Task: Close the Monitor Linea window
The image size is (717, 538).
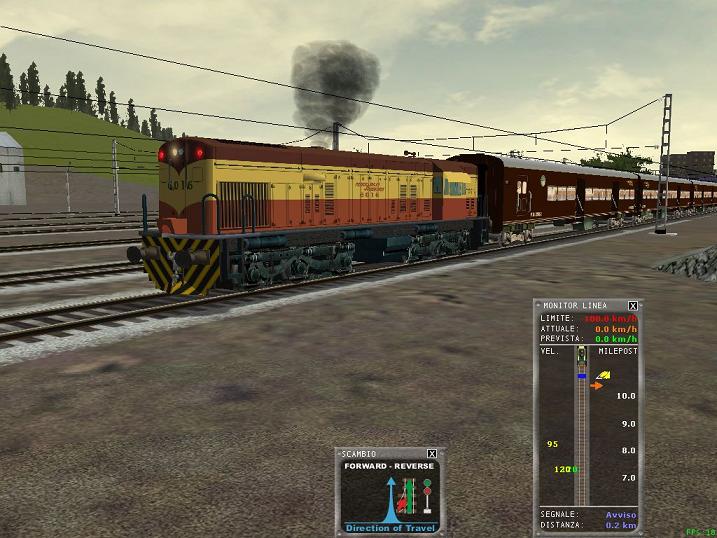Action: pos(632,306)
